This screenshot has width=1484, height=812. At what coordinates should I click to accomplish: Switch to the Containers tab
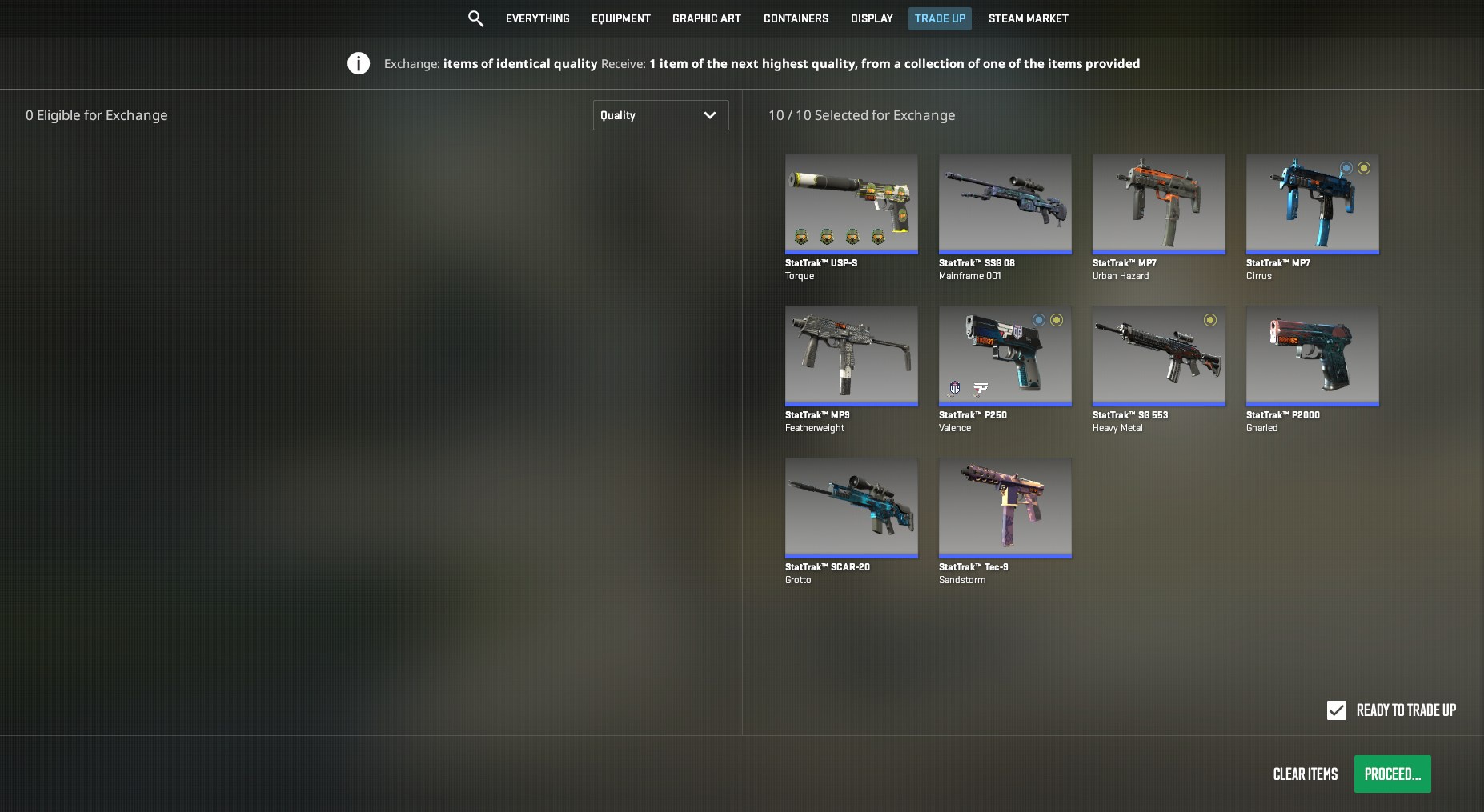[796, 18]
